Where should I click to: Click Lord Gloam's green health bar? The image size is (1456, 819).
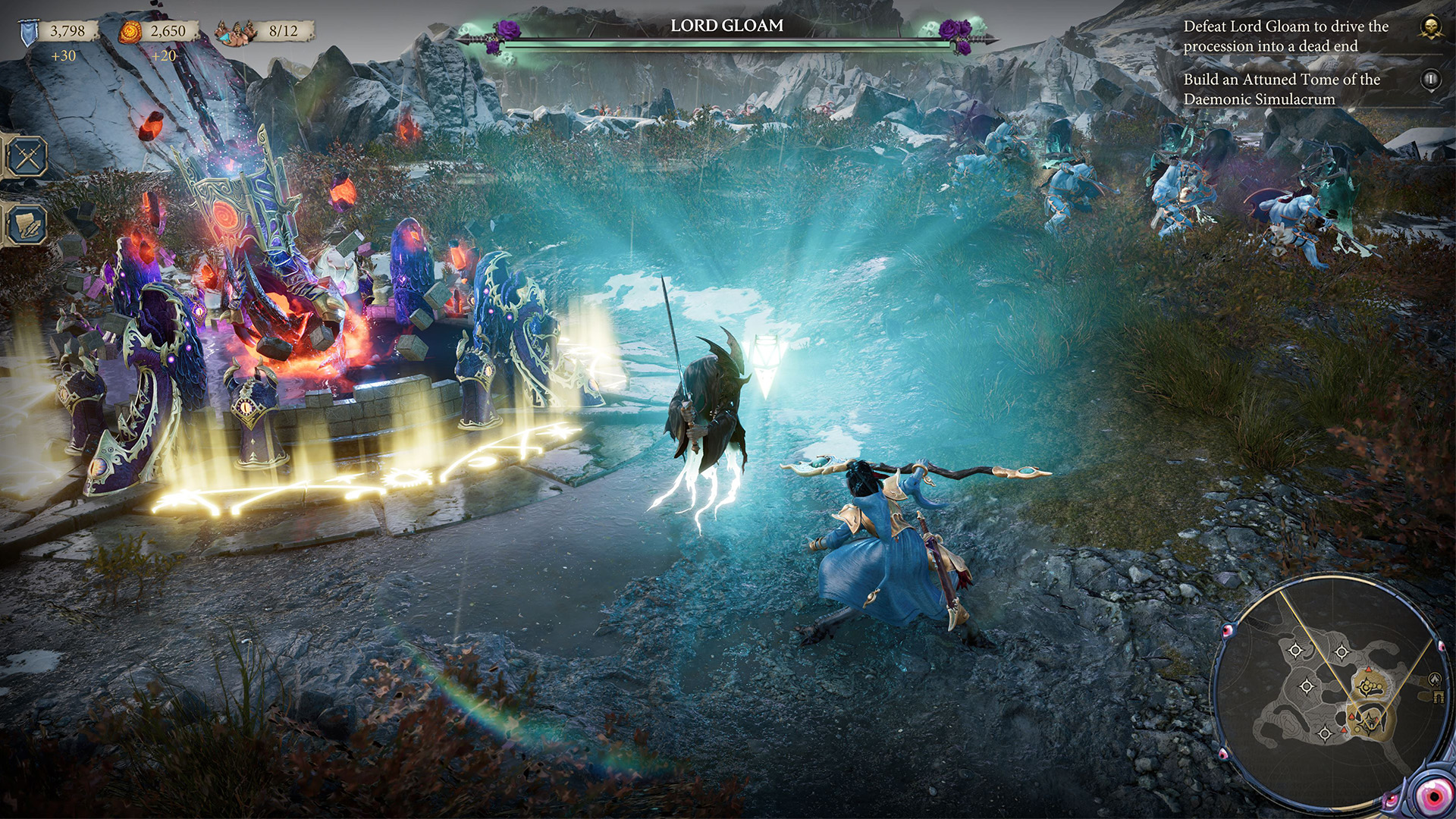click(x=730, y=47)
